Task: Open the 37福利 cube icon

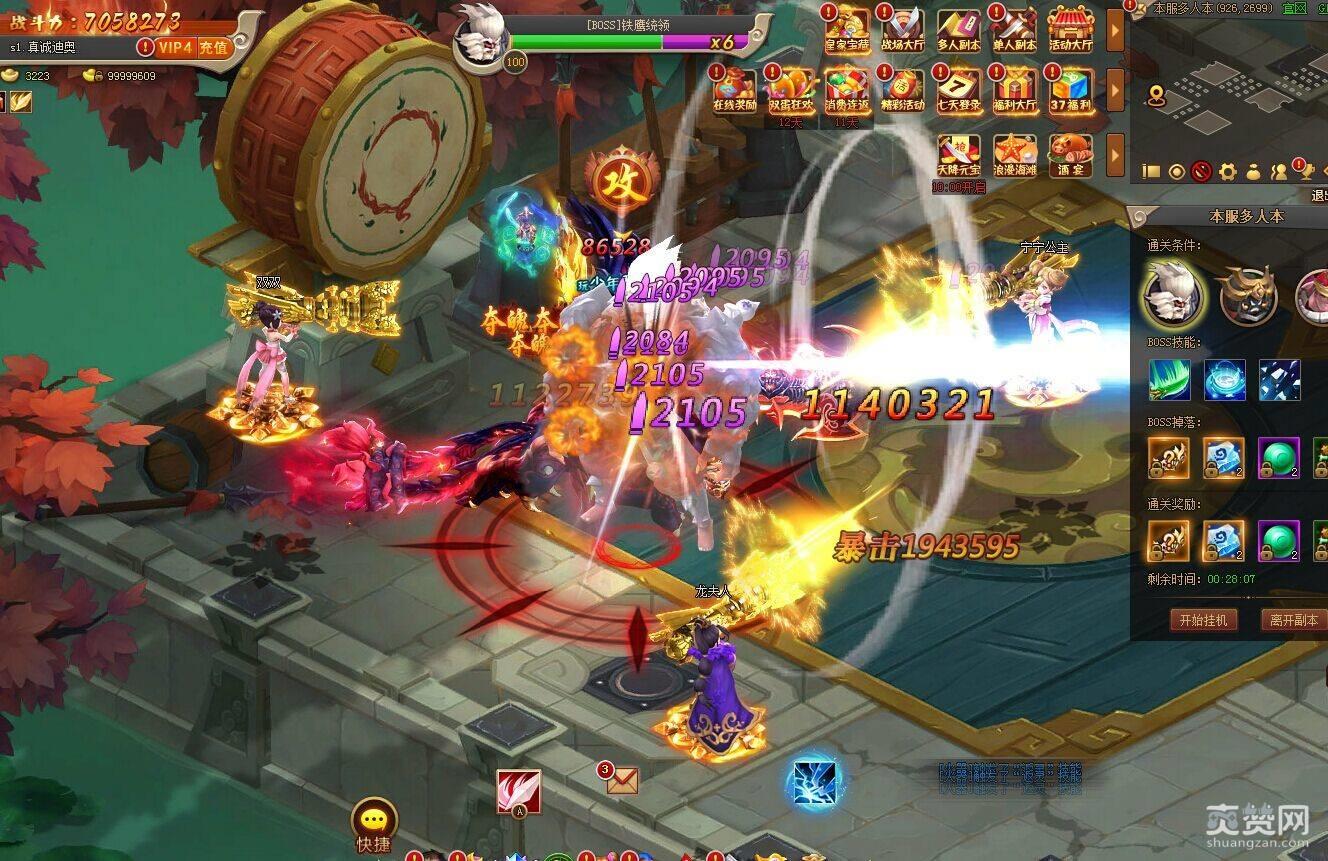Action: (1070, 88)
